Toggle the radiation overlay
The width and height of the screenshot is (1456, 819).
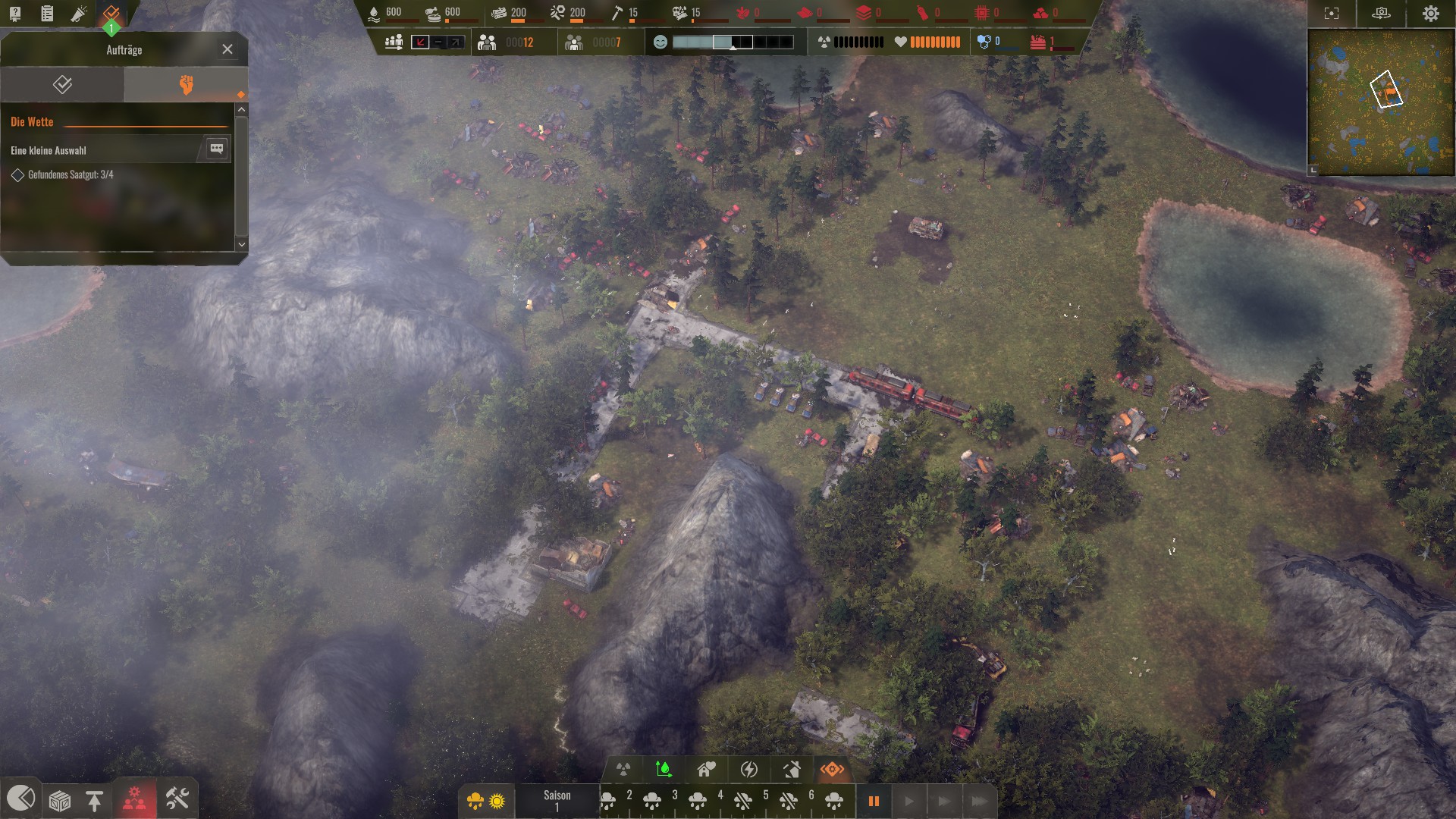pos(623,770)
